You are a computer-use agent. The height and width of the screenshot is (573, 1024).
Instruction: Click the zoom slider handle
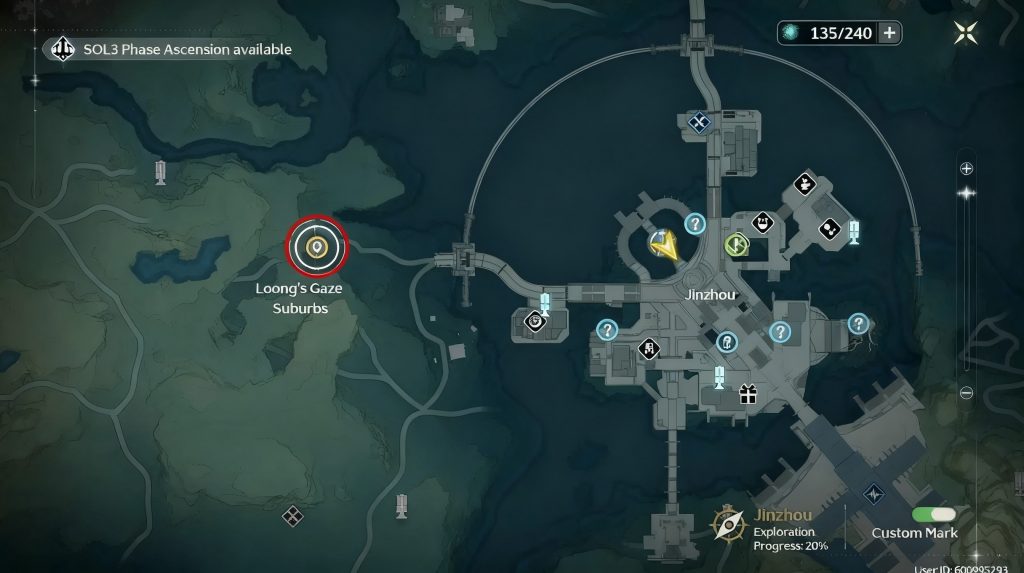coord(966,193)
